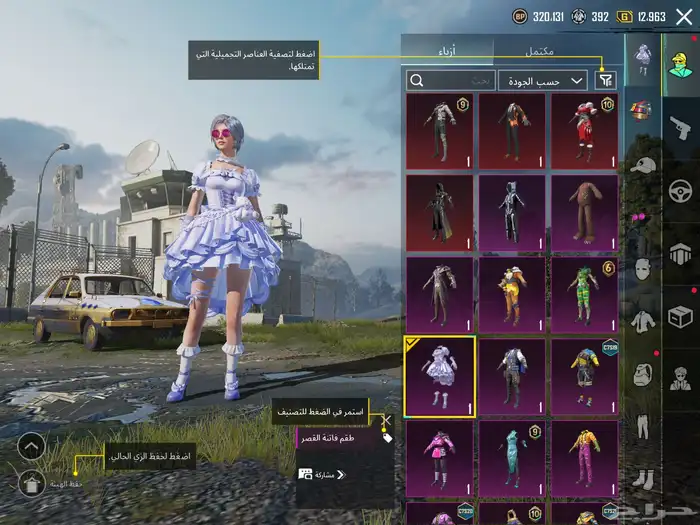Open the pistol weapons category
The width and height of the screenshot is (700, 525).
[680, 127]
